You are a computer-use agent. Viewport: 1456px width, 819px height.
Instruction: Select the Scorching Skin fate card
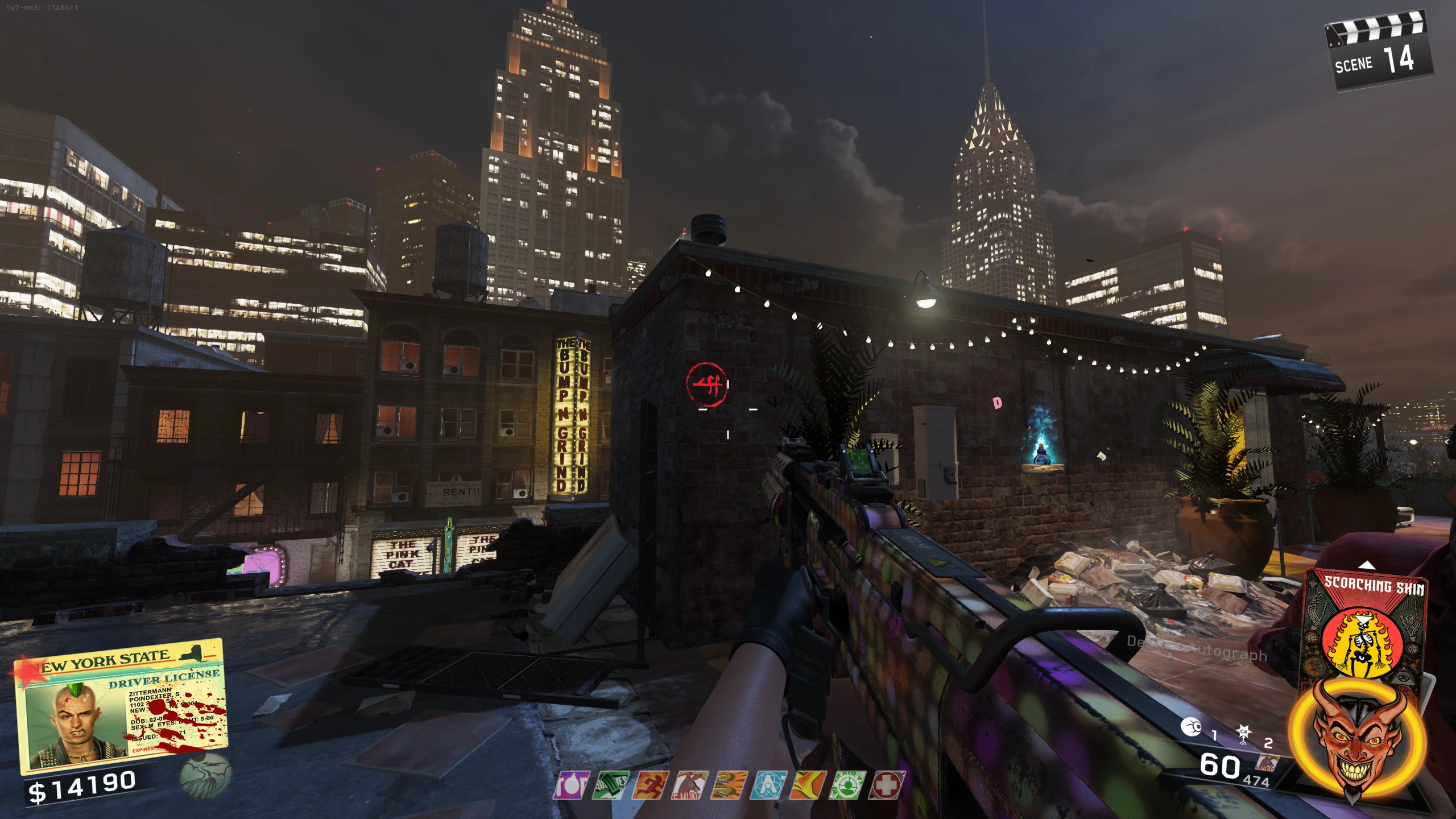point(1365,626)
